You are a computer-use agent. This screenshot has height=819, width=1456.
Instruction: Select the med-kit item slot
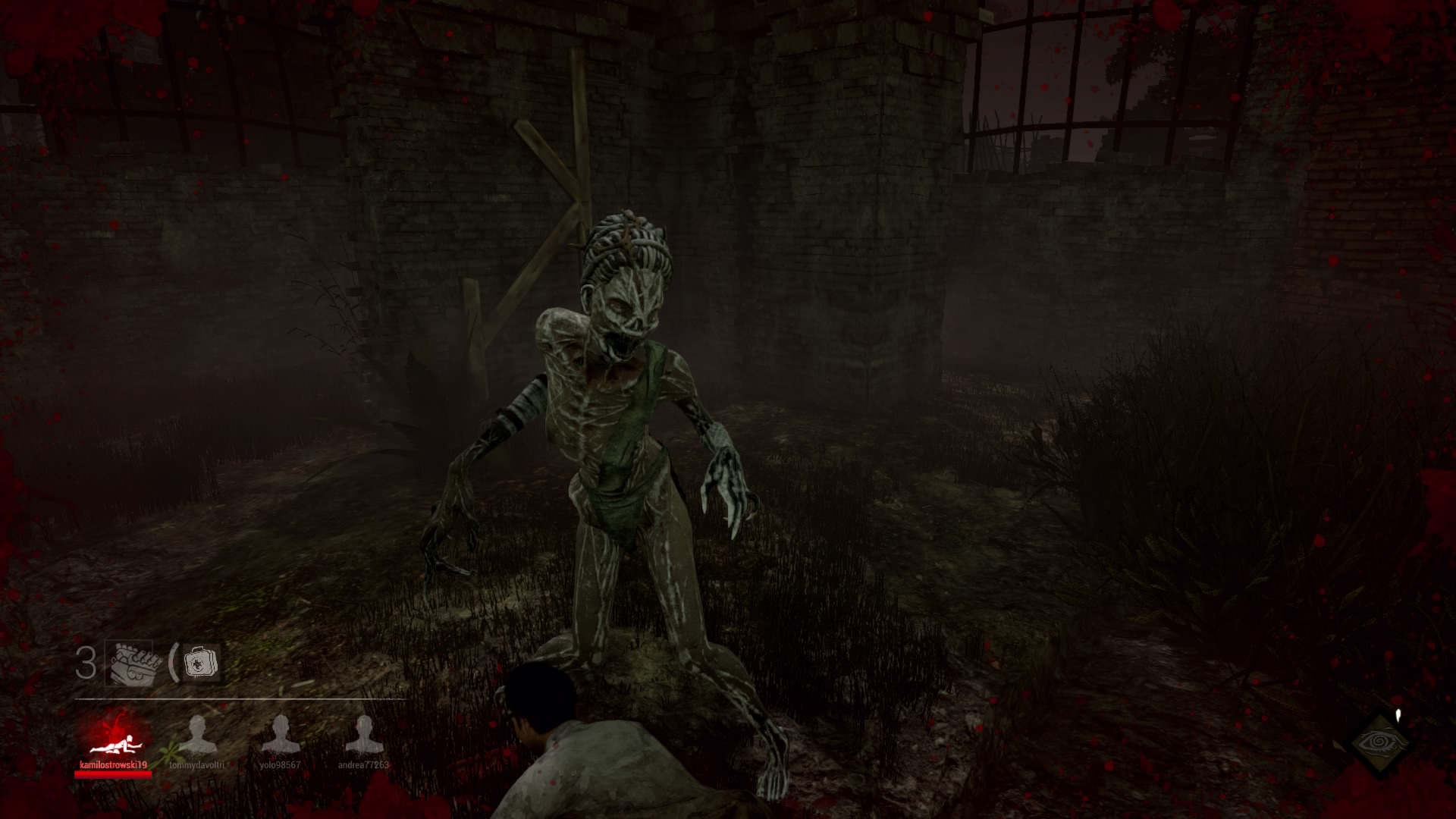pyautogui.click(x=200, y=664)
